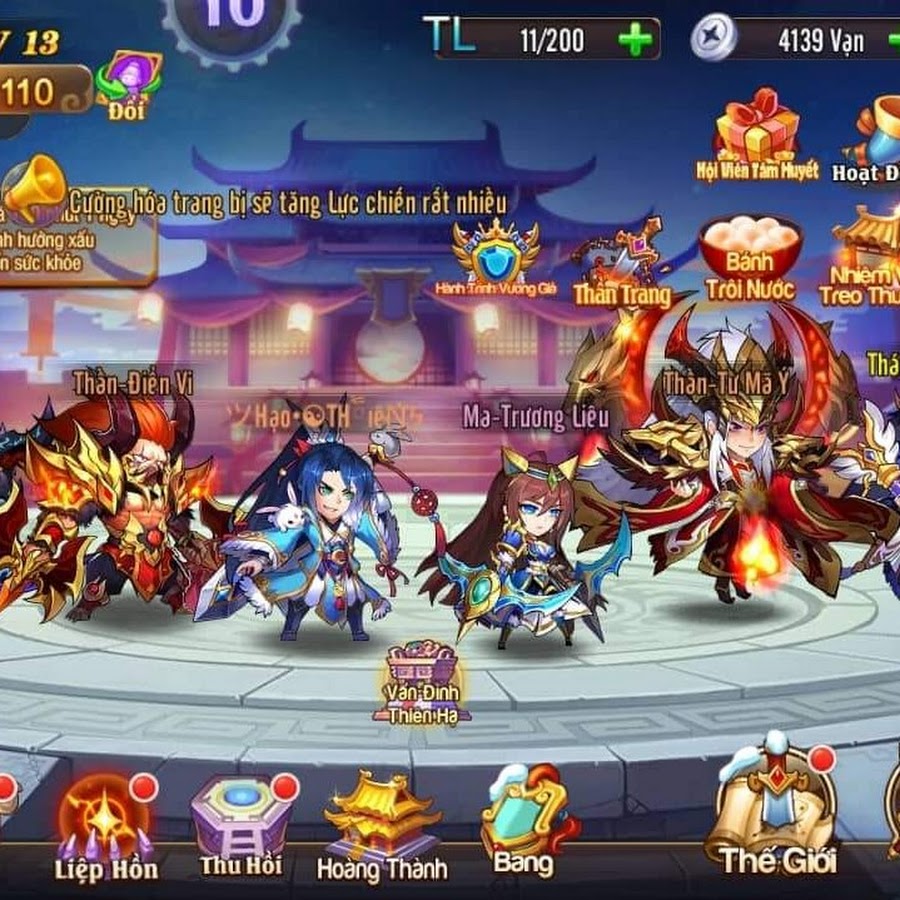Add stamina with the TL plus button
The height and width of the screenshot is (900, 900).
click(x=635, y=40)
